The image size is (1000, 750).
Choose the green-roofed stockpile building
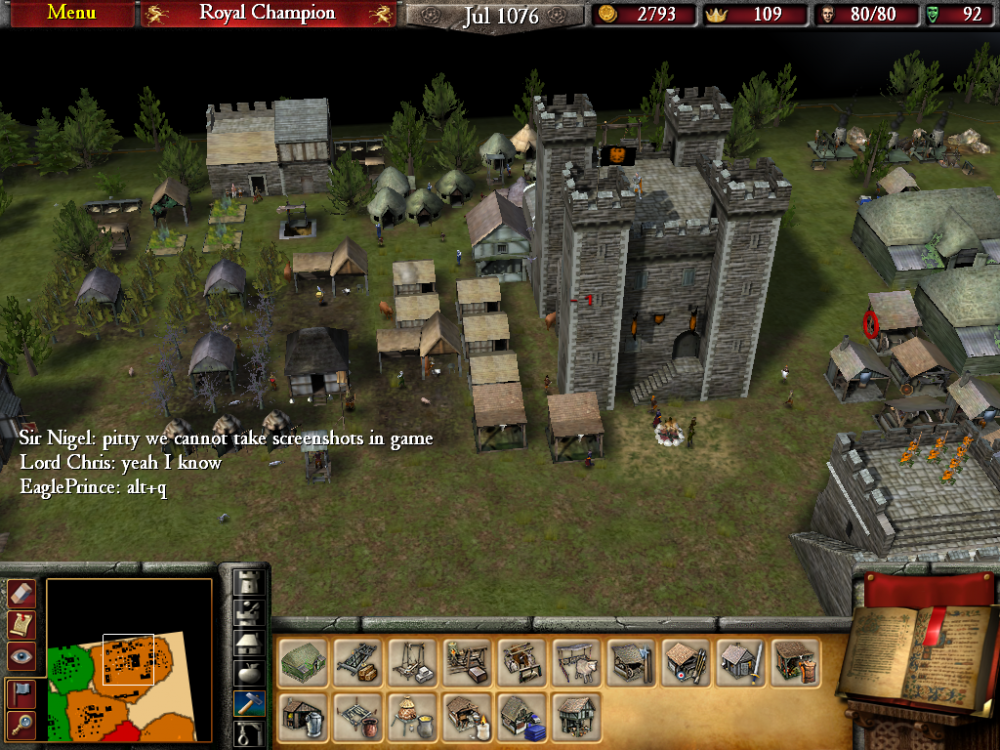click(303, 662)
